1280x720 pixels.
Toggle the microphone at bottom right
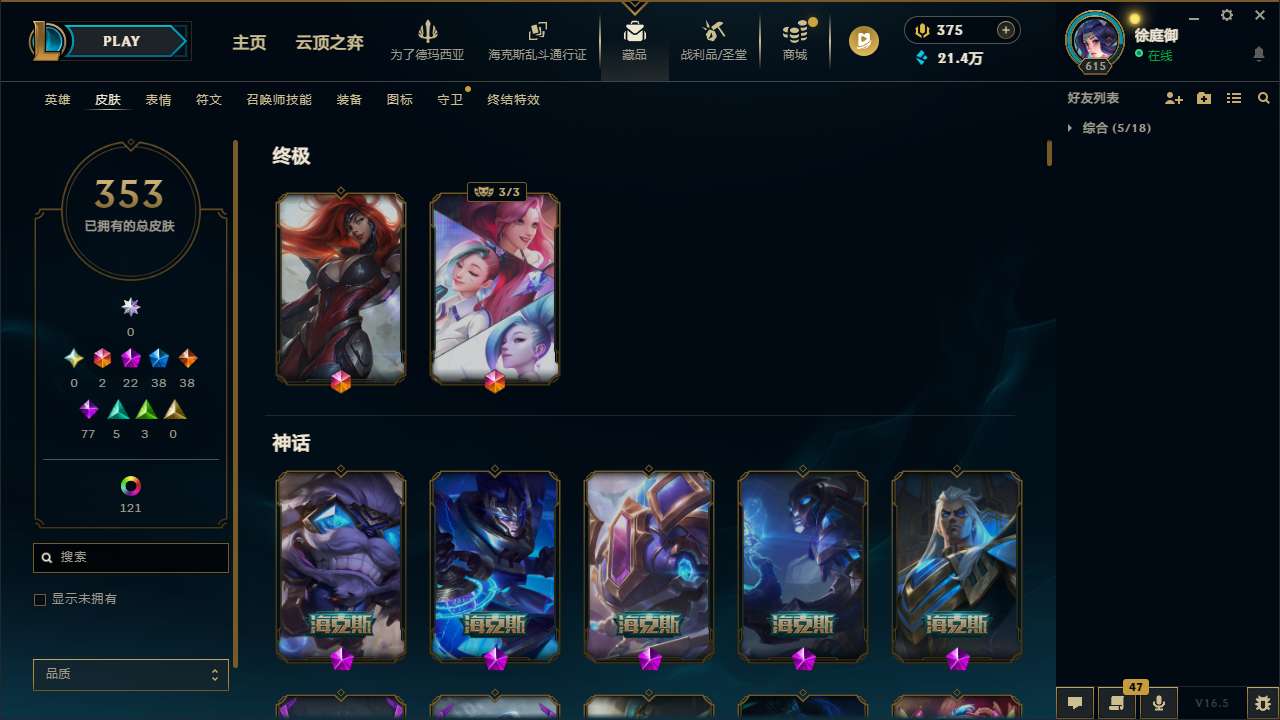[1157, 702]
